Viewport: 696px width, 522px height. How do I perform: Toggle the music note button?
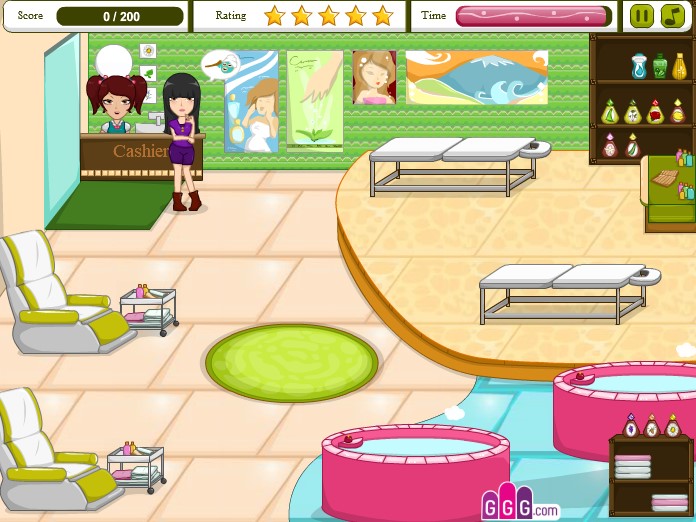click(673, 16)
